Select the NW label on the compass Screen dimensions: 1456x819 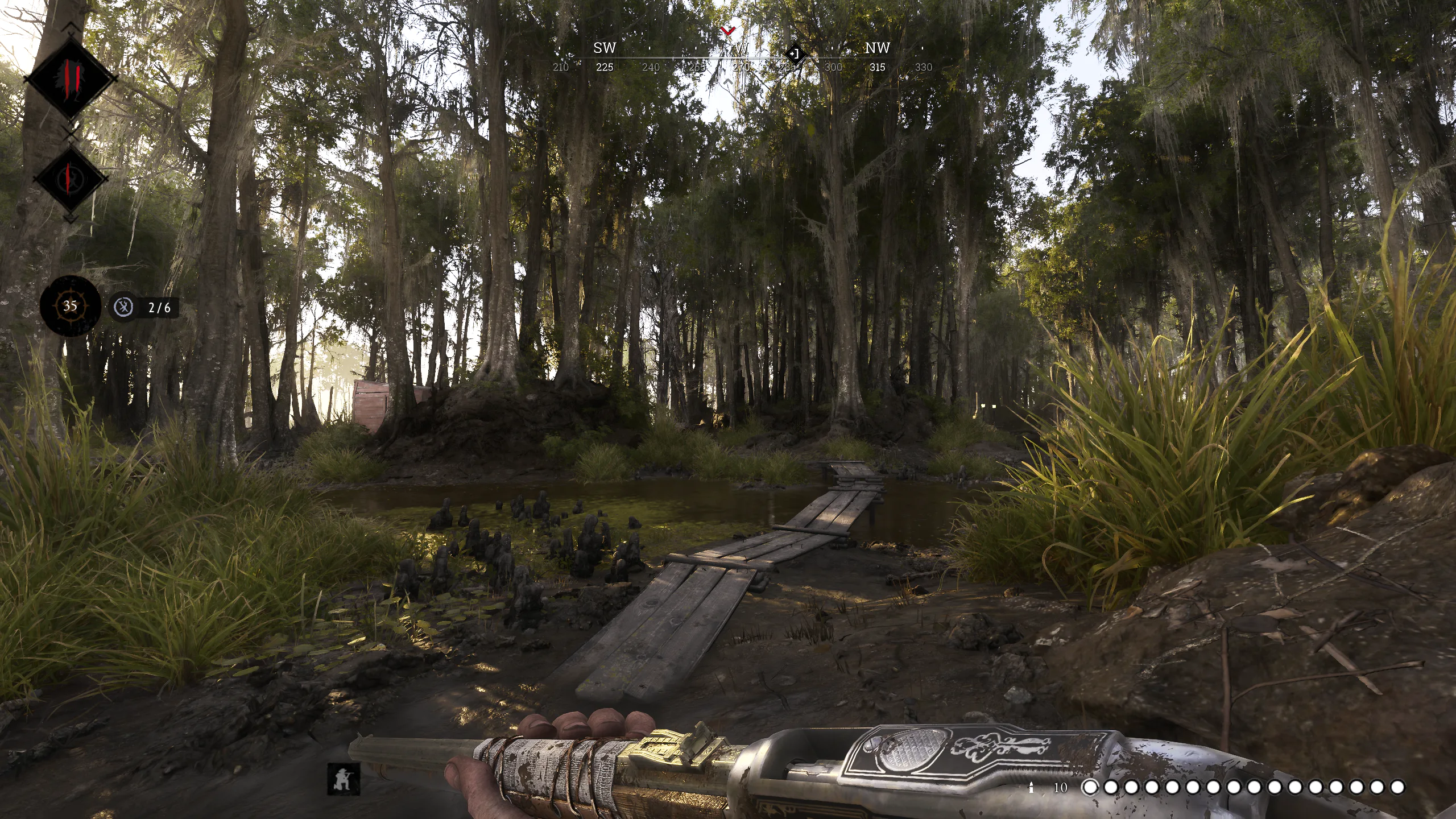tap(876, 48)
